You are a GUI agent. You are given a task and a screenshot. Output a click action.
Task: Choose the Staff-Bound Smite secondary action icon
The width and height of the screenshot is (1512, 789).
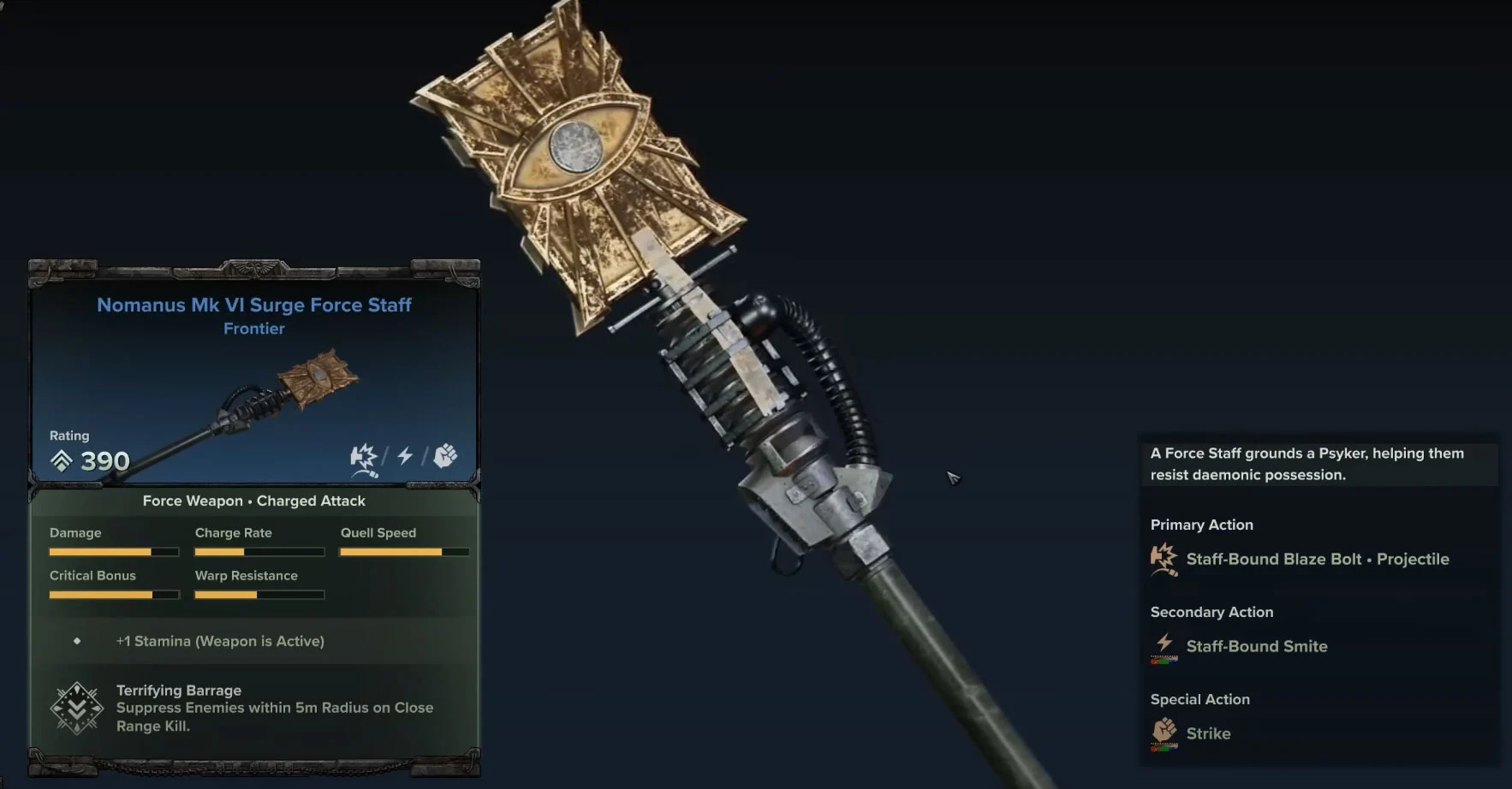click(x=1164, y=647)
